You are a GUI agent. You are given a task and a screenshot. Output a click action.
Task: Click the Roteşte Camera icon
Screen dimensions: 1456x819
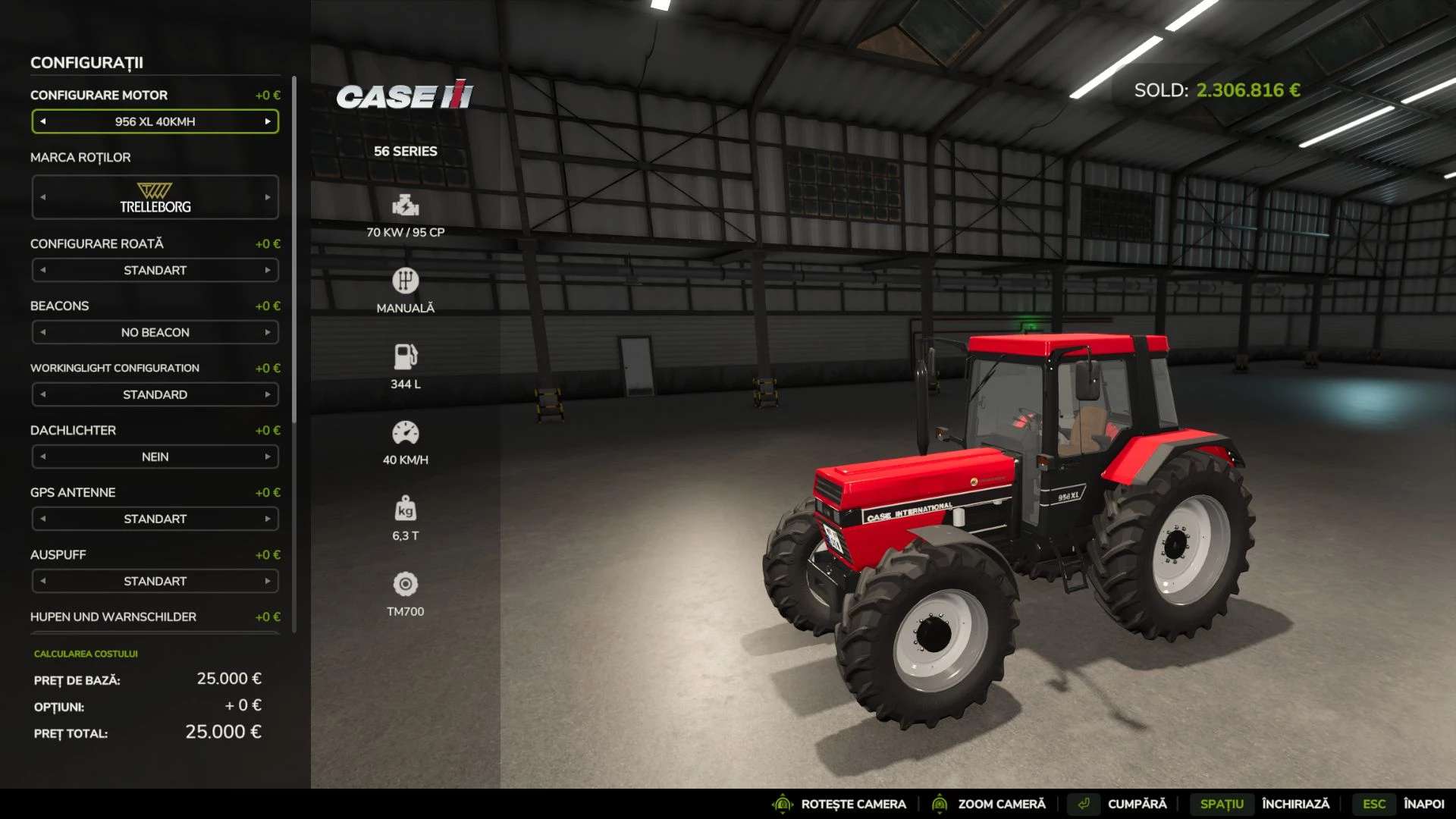(x=780, y=804)
